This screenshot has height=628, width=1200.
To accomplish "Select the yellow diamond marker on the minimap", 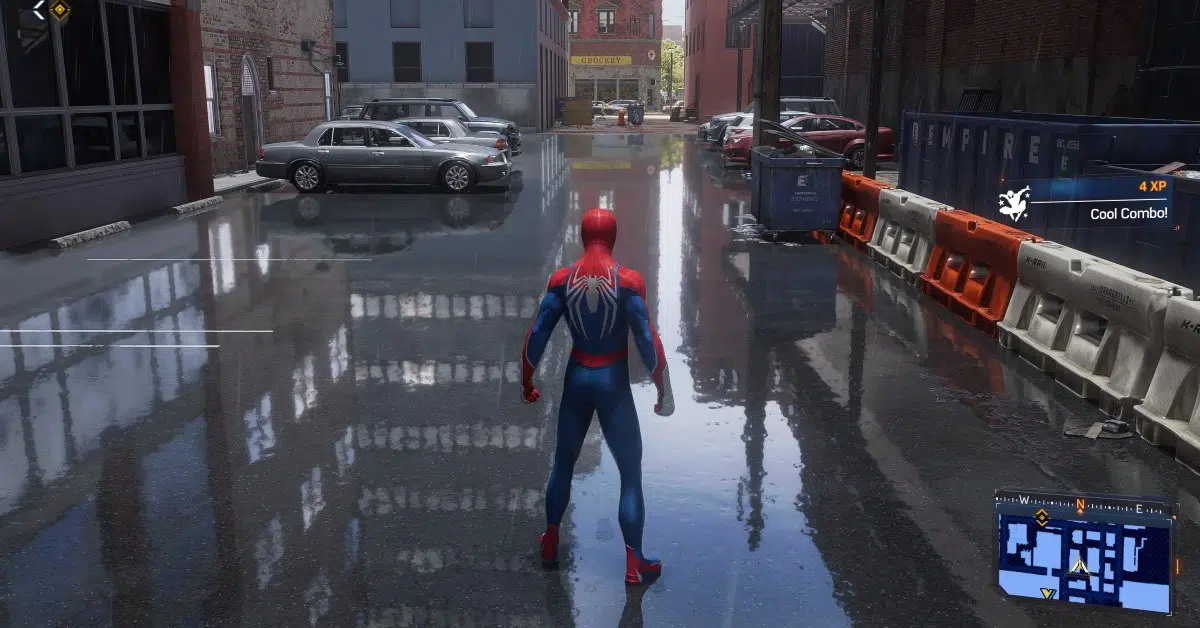I will (x=1041, y=517).
